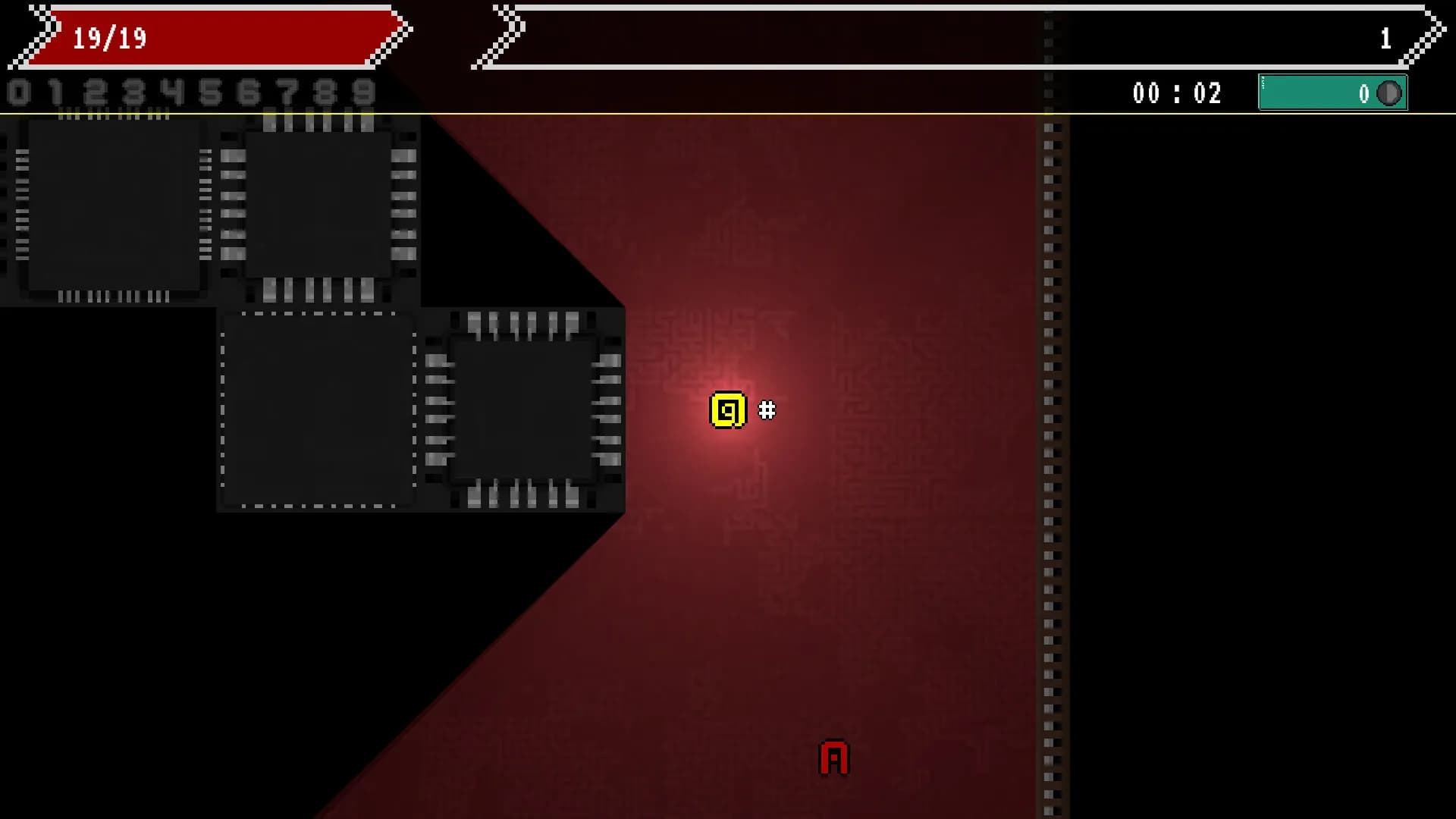
Task: Select the yellow @ player character
Action: [726, 409]
